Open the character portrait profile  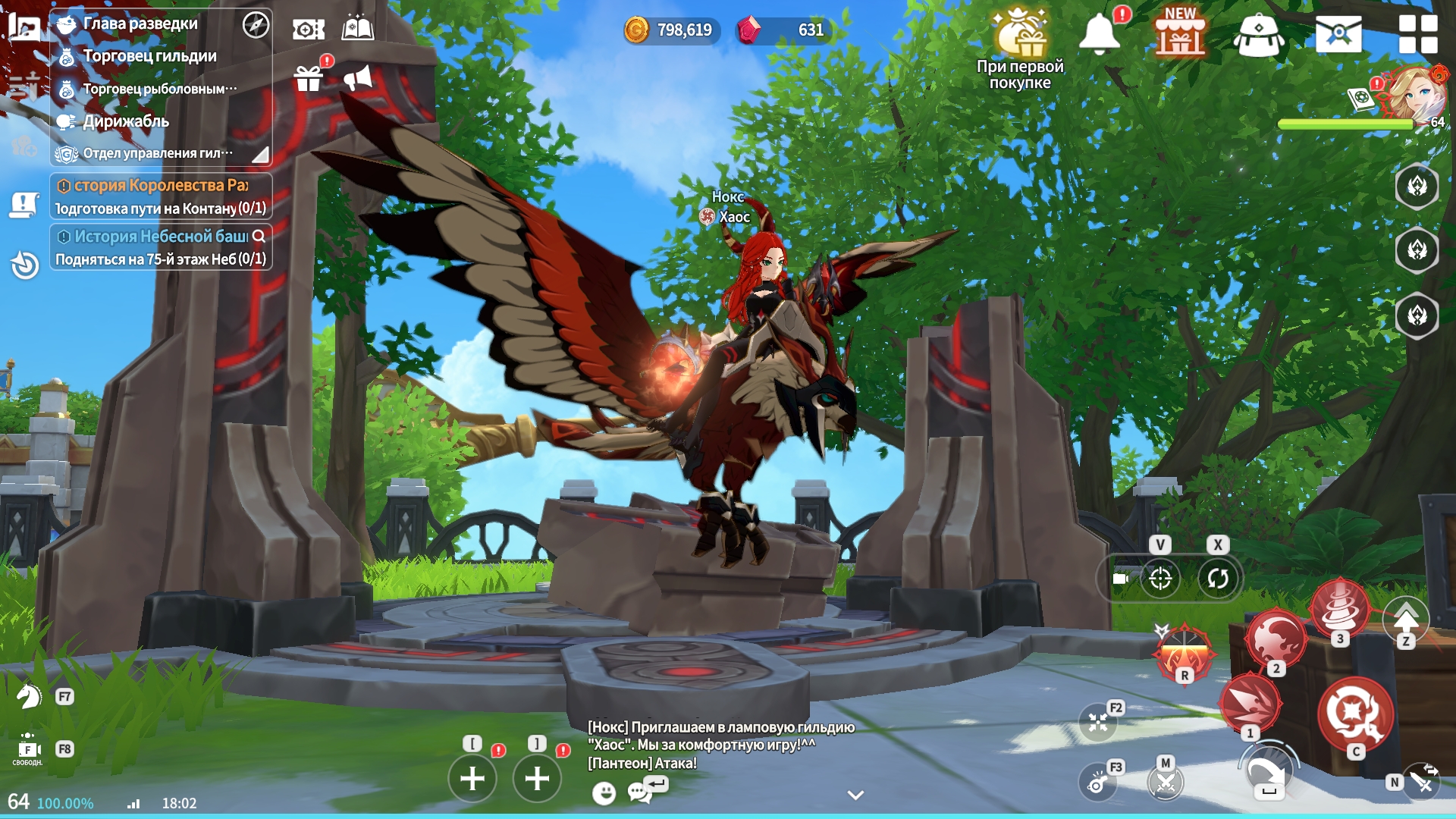(1415, 93)
